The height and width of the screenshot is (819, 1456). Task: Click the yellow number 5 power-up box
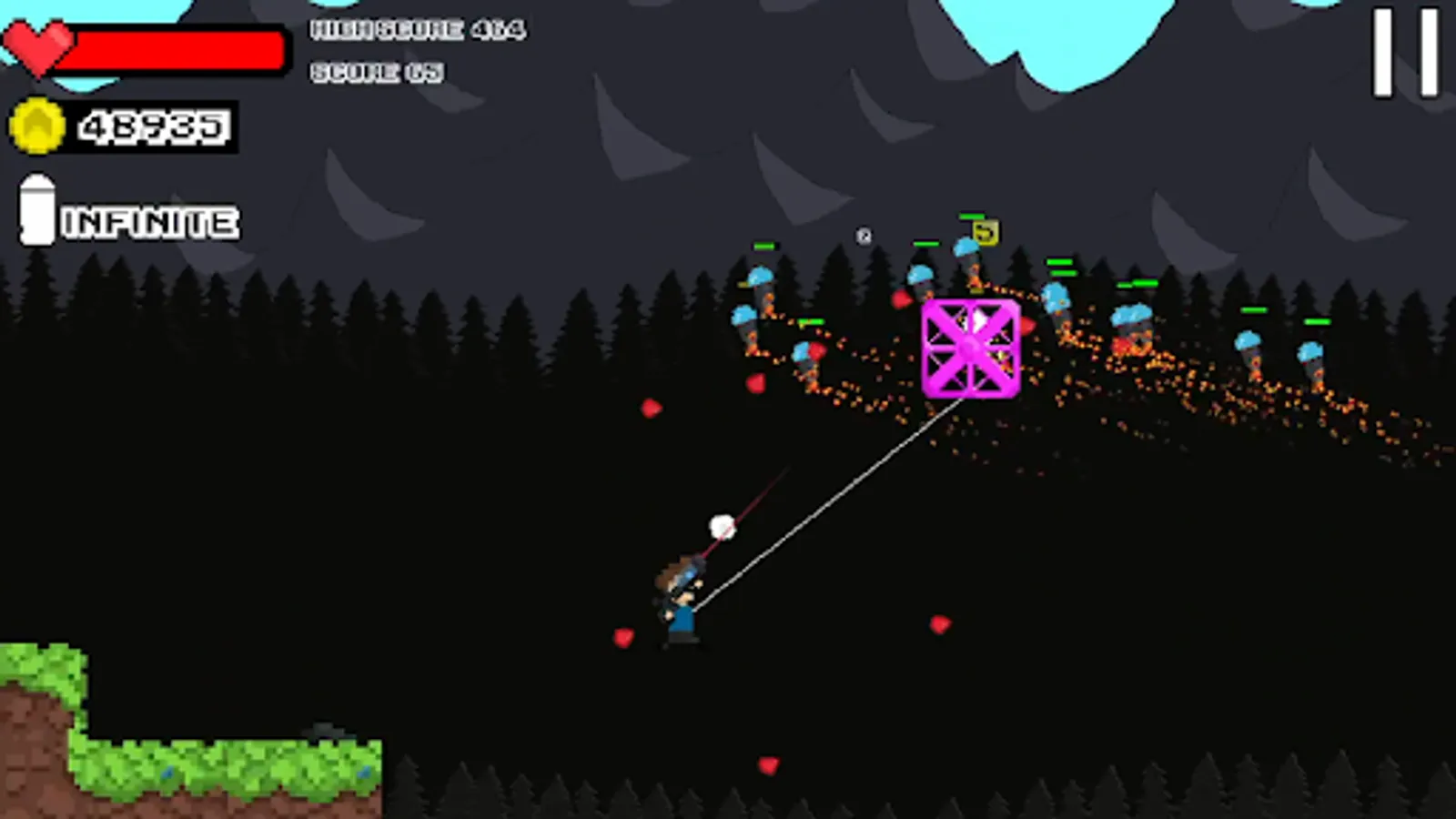[986, 234]
